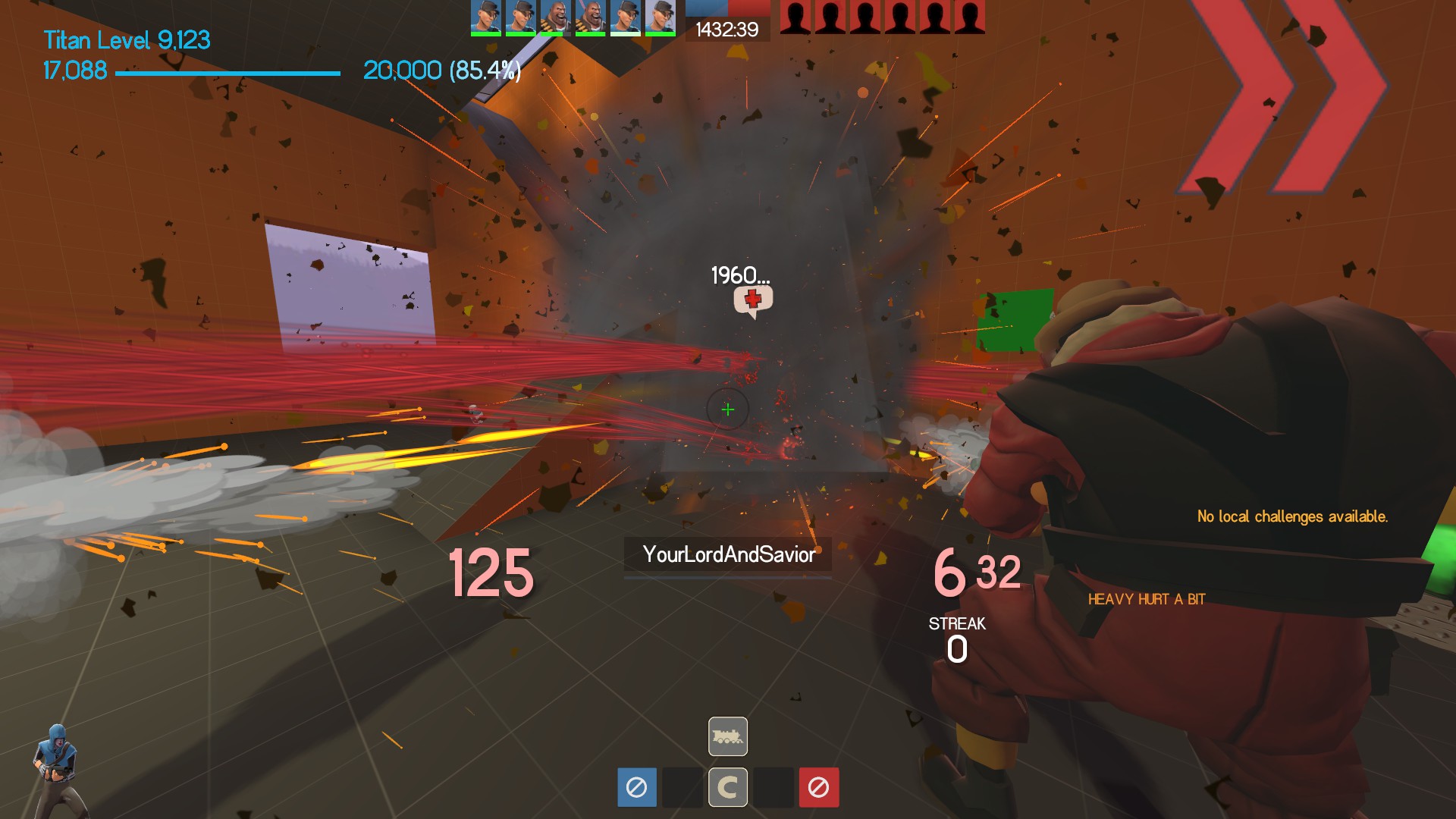The width and height of the screenshot is (1456, 819).
Task: Select the Scout portrait with pale highlighted background
Action: tap(660, 17)
